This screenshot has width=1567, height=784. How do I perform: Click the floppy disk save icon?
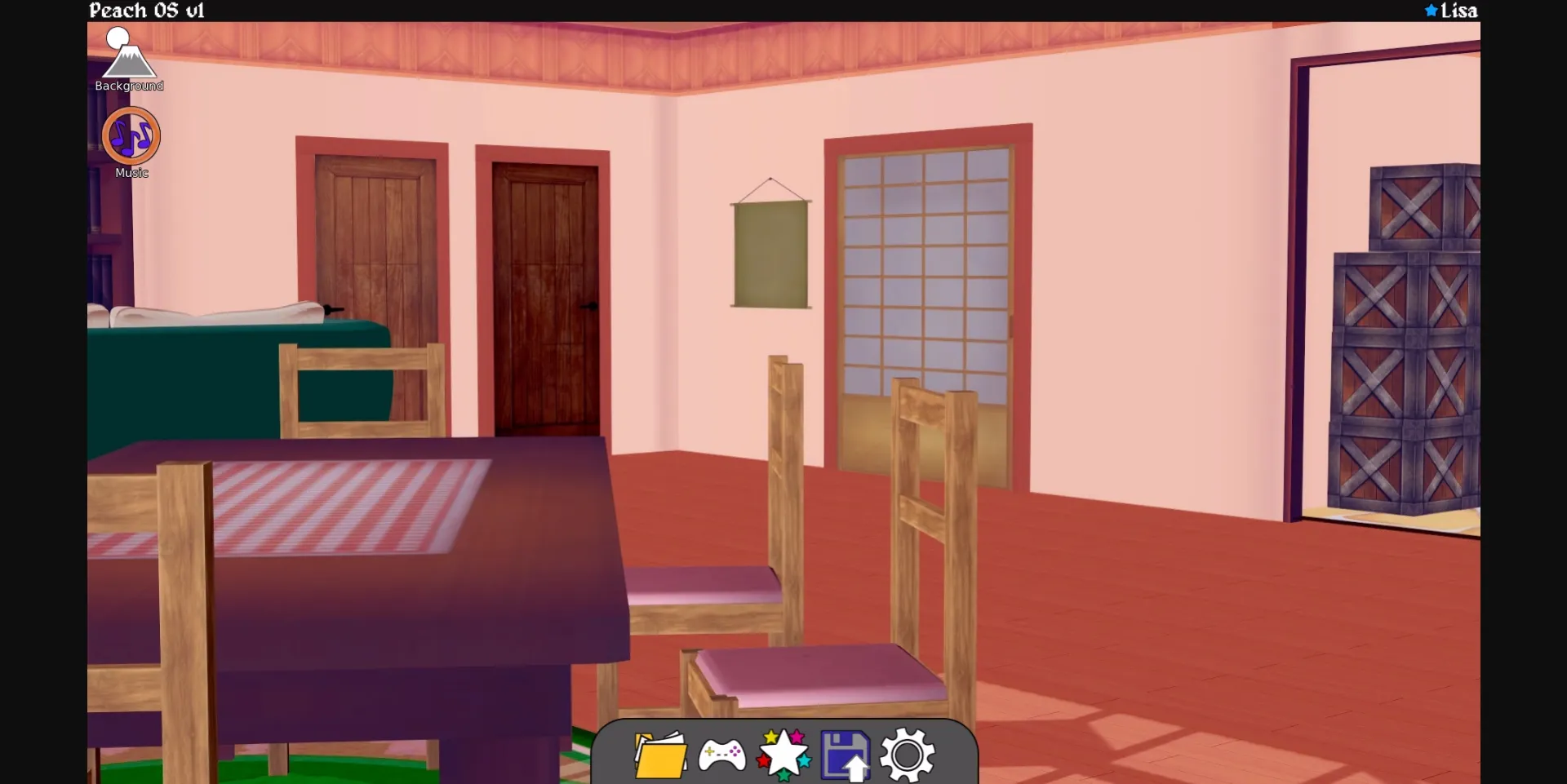coord(847,756)
